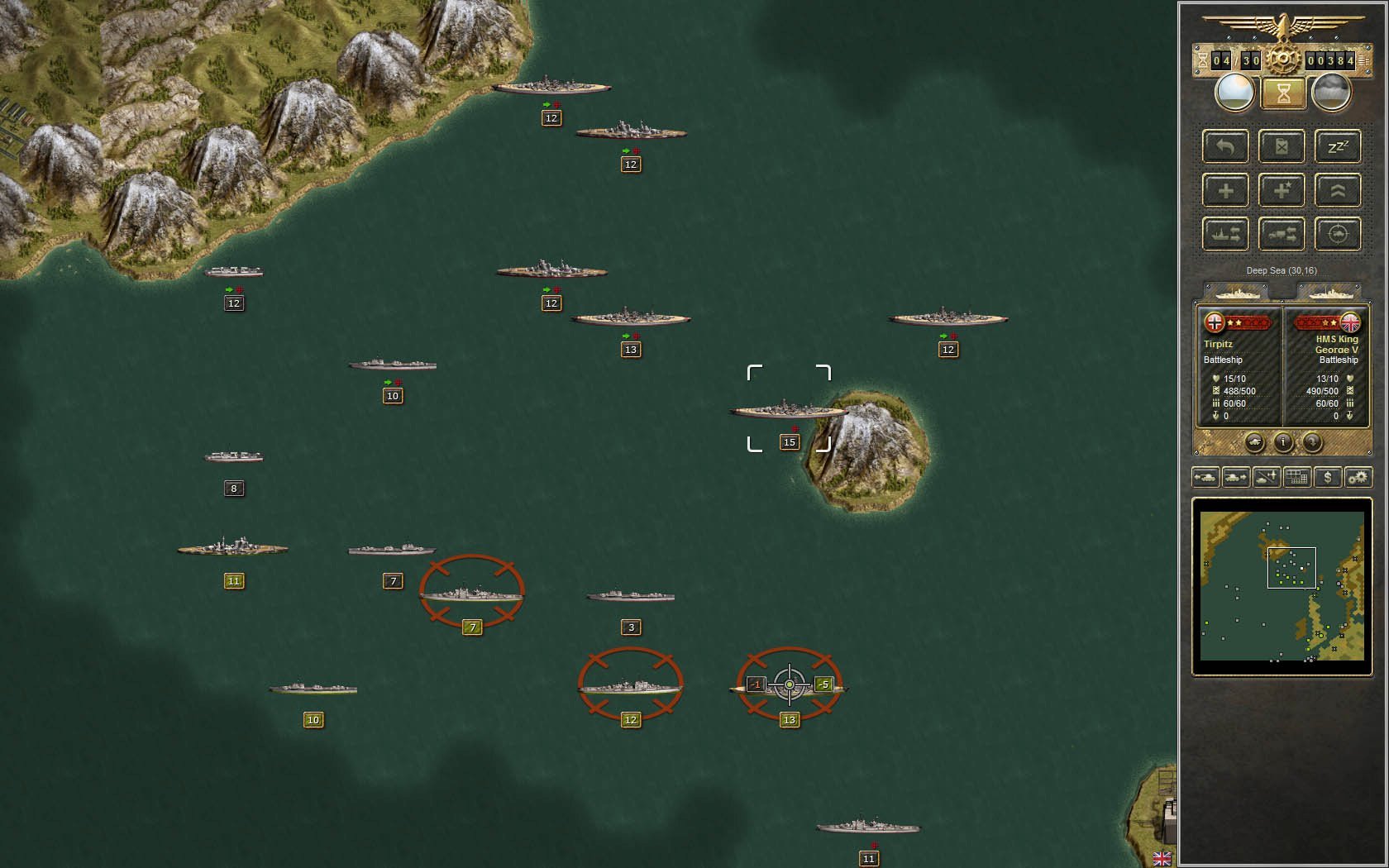
Task: Open the options gears icon
Action: (x=1358, y=477)
